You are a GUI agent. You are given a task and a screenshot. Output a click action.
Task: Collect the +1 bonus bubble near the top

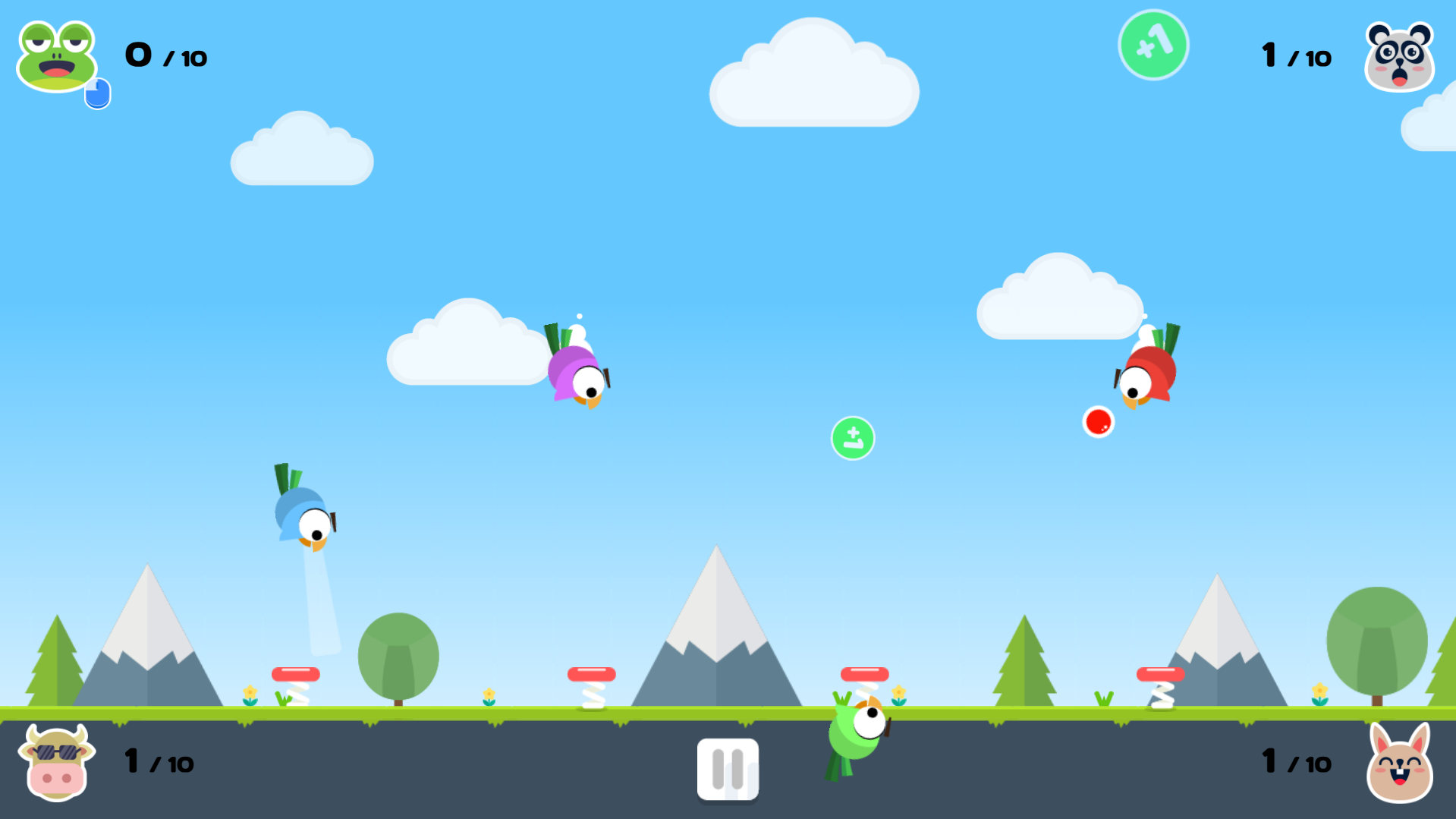click(x=1153, y=44)
